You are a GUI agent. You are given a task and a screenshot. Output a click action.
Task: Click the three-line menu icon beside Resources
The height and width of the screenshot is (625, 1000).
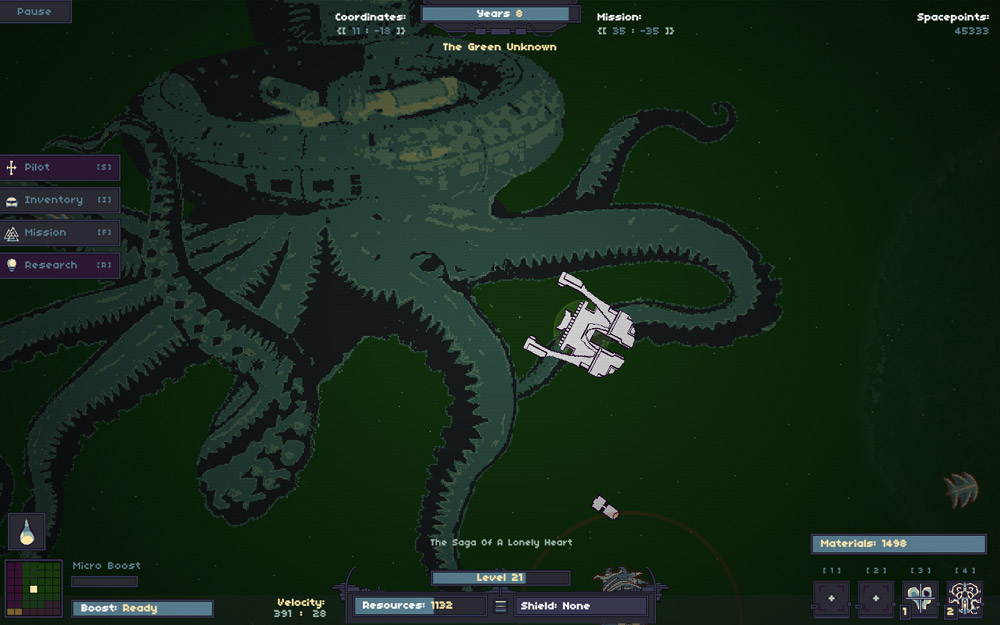click(x=501, y=606)
